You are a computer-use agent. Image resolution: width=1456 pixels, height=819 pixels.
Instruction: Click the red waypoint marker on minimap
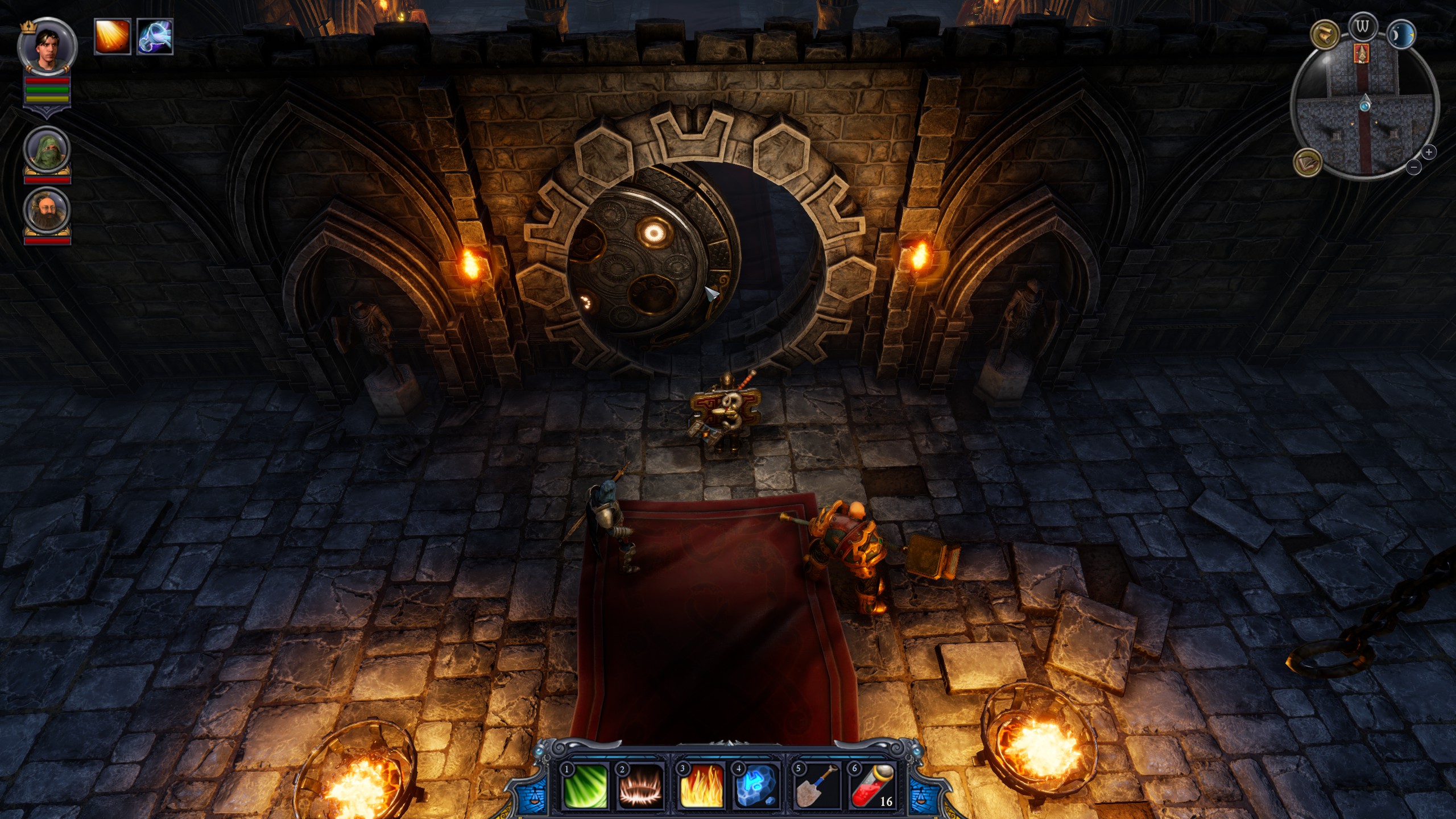click(1362, 53)
